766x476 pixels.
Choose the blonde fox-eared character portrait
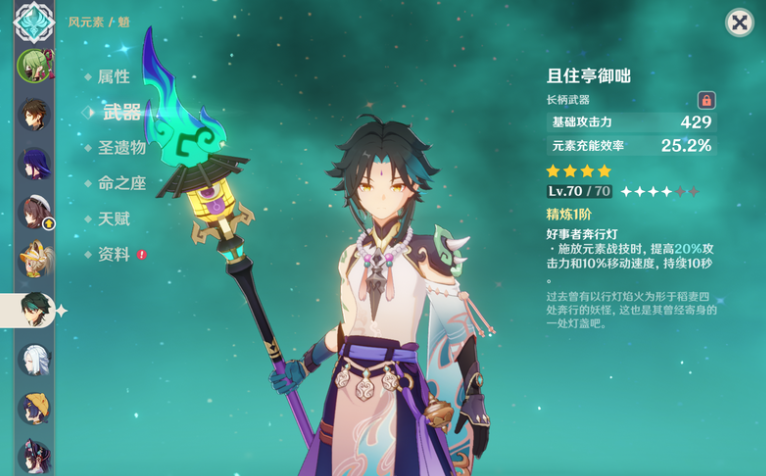pyautogui.click(x=33, y=260)
